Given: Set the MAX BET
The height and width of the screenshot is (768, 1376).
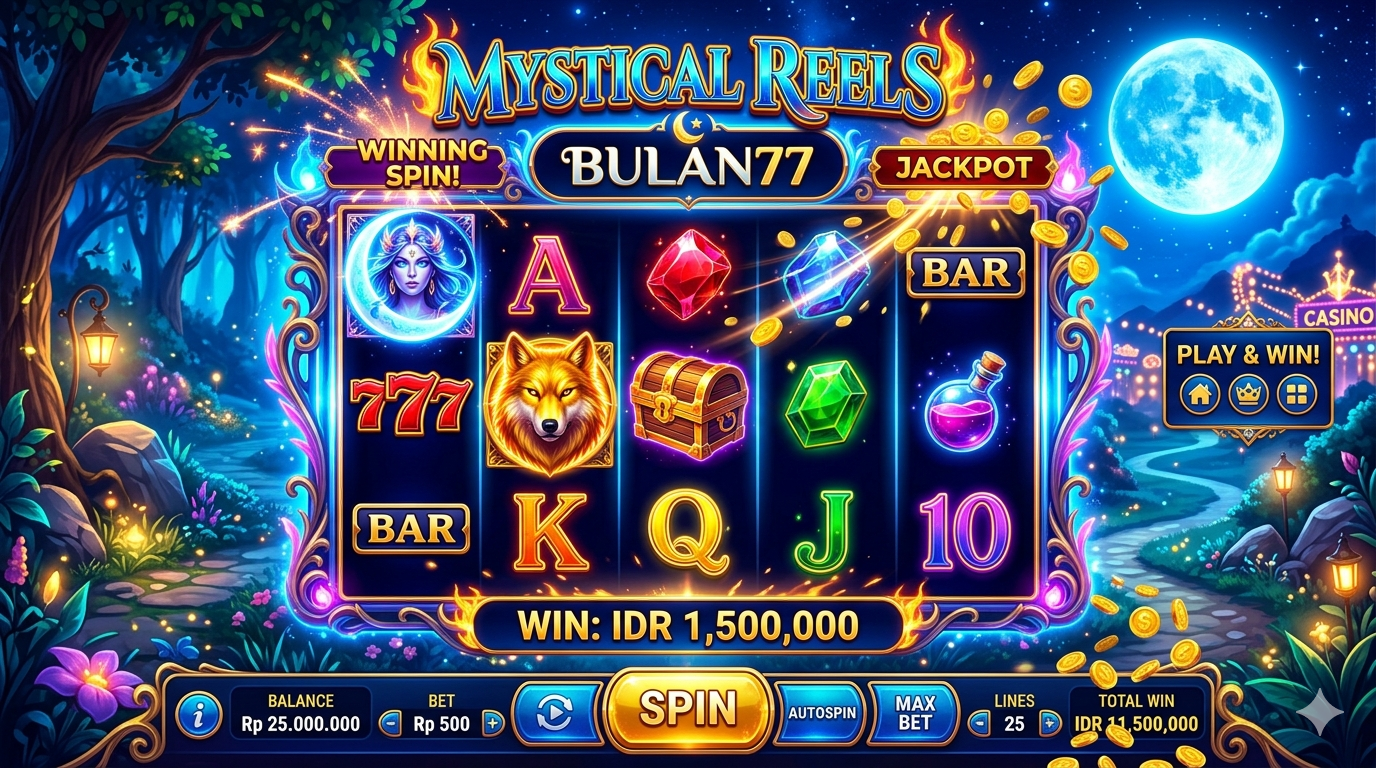Looking at the screenshot, I should (x=914, y=713).
